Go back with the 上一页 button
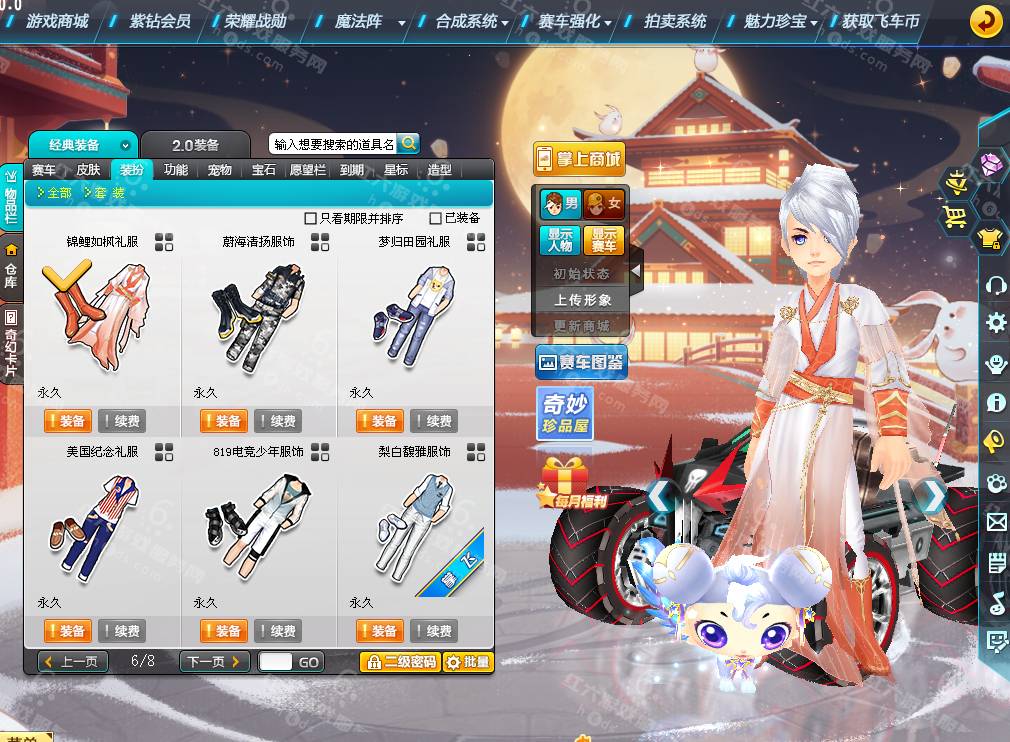This screenshot has height=742, width=1010. [73, 662]
